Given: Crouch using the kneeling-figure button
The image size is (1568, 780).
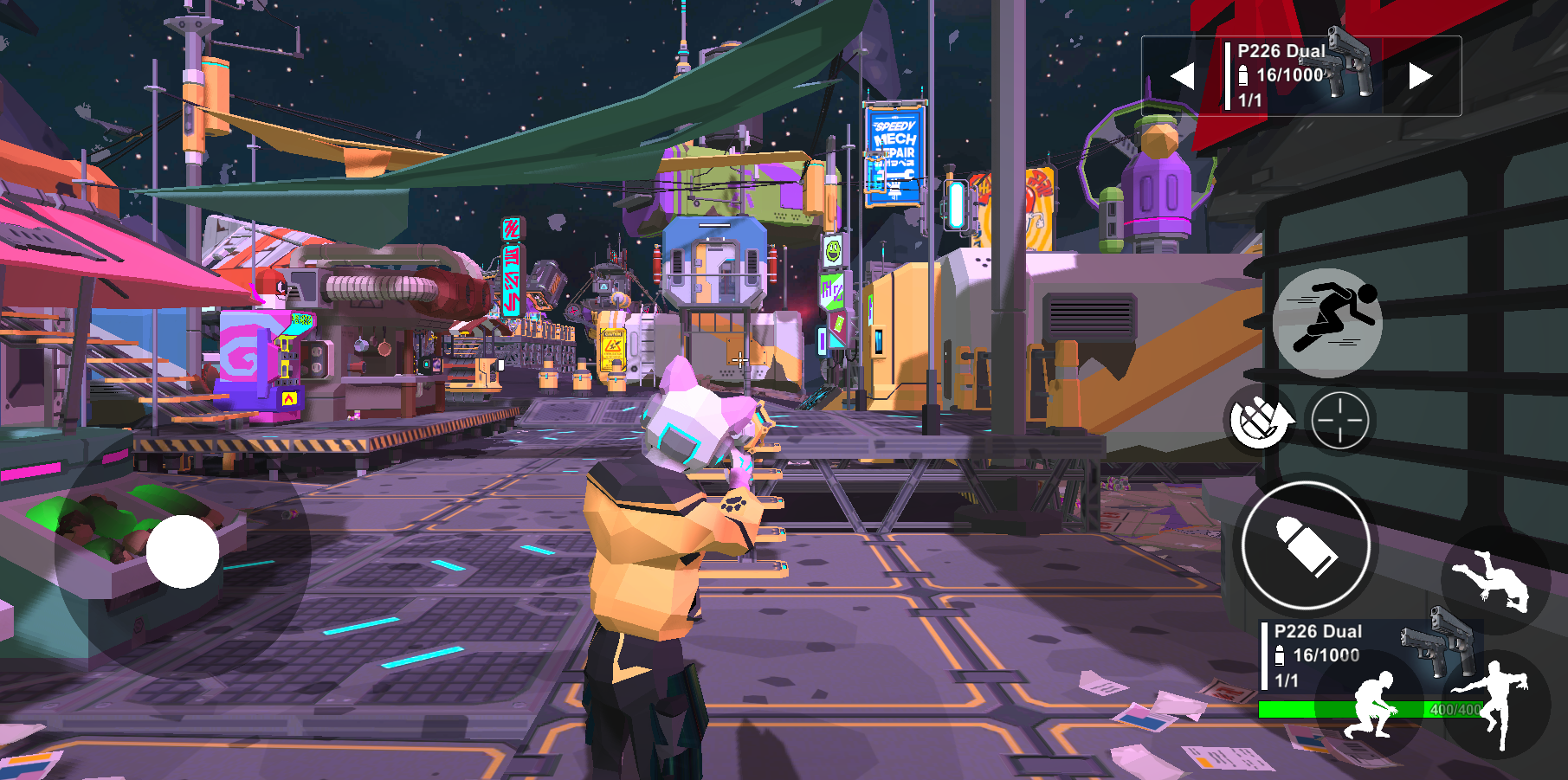Looking at the screenshot, I should [1369, 705].
